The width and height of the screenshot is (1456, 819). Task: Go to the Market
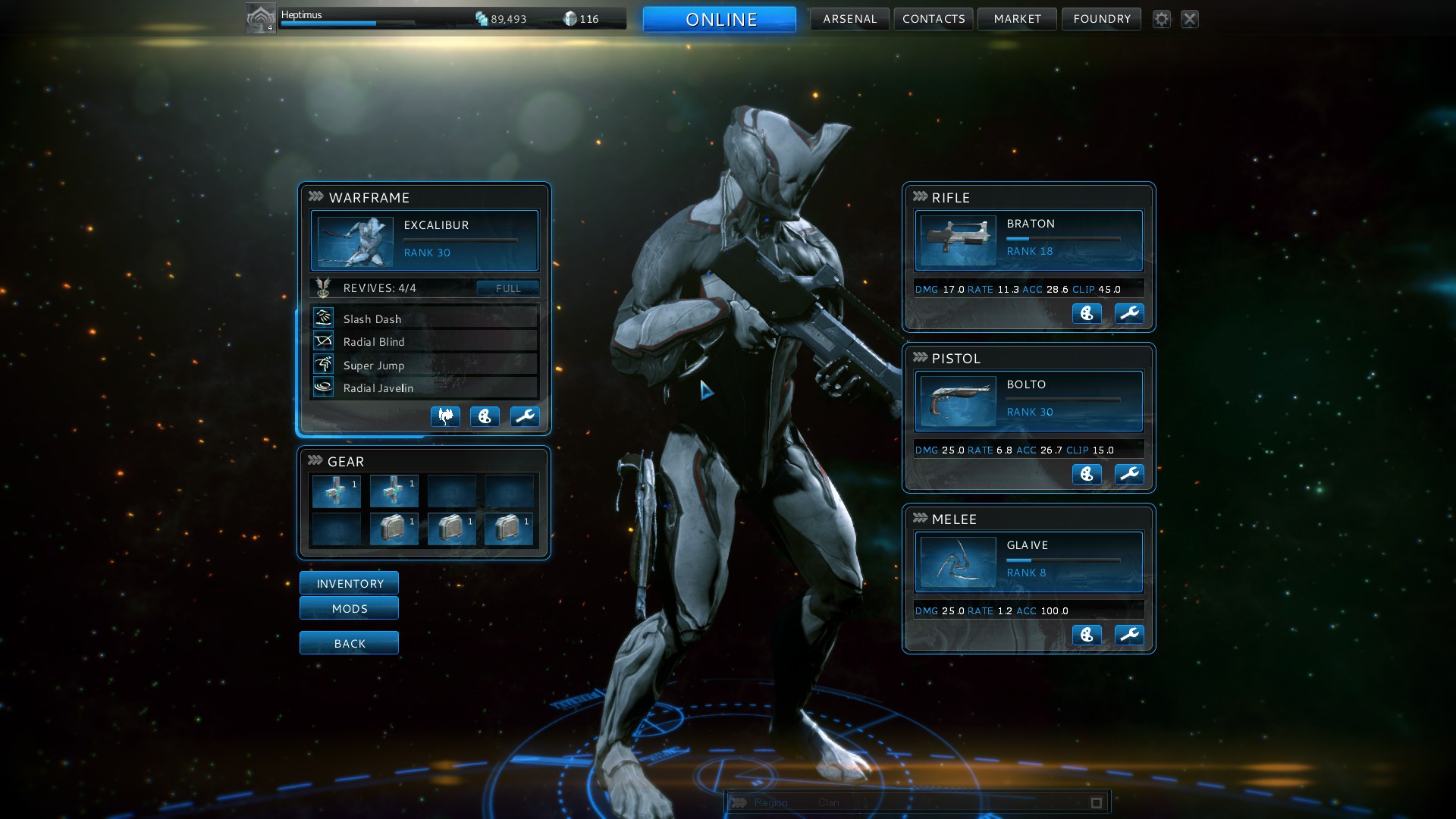coord(1017,19)
